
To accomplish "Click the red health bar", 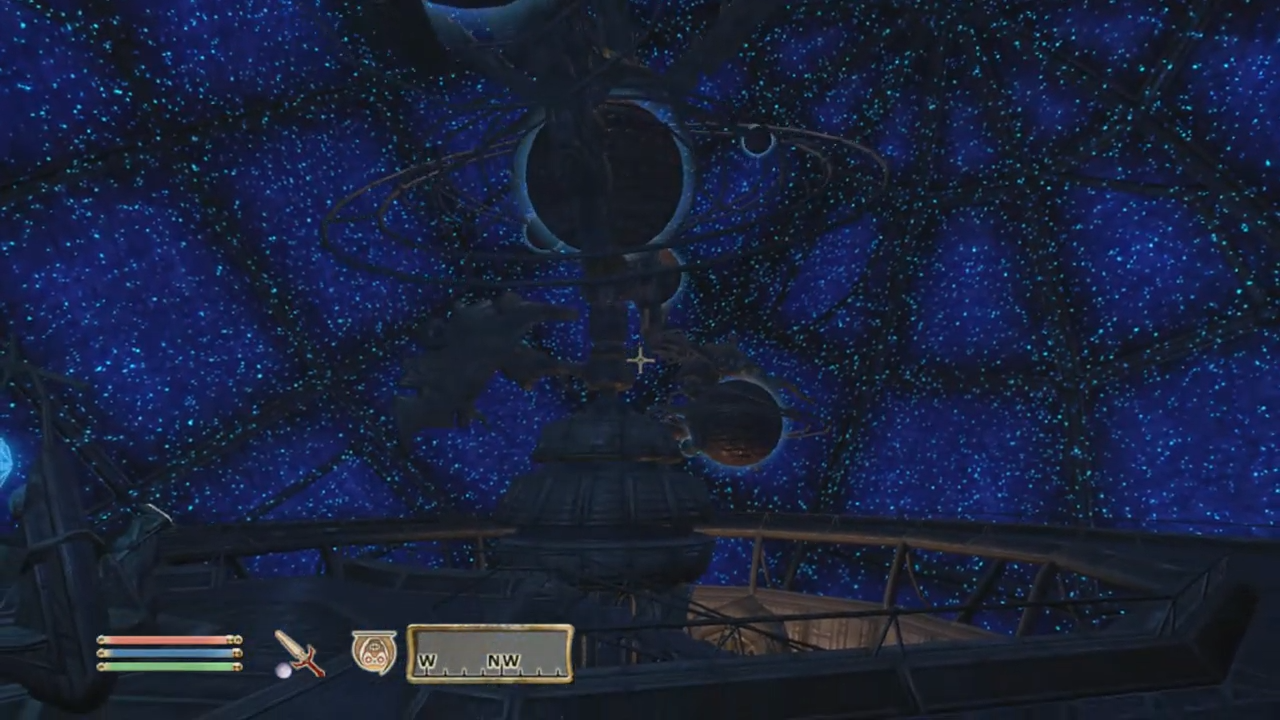I will [x=165, y=641].
